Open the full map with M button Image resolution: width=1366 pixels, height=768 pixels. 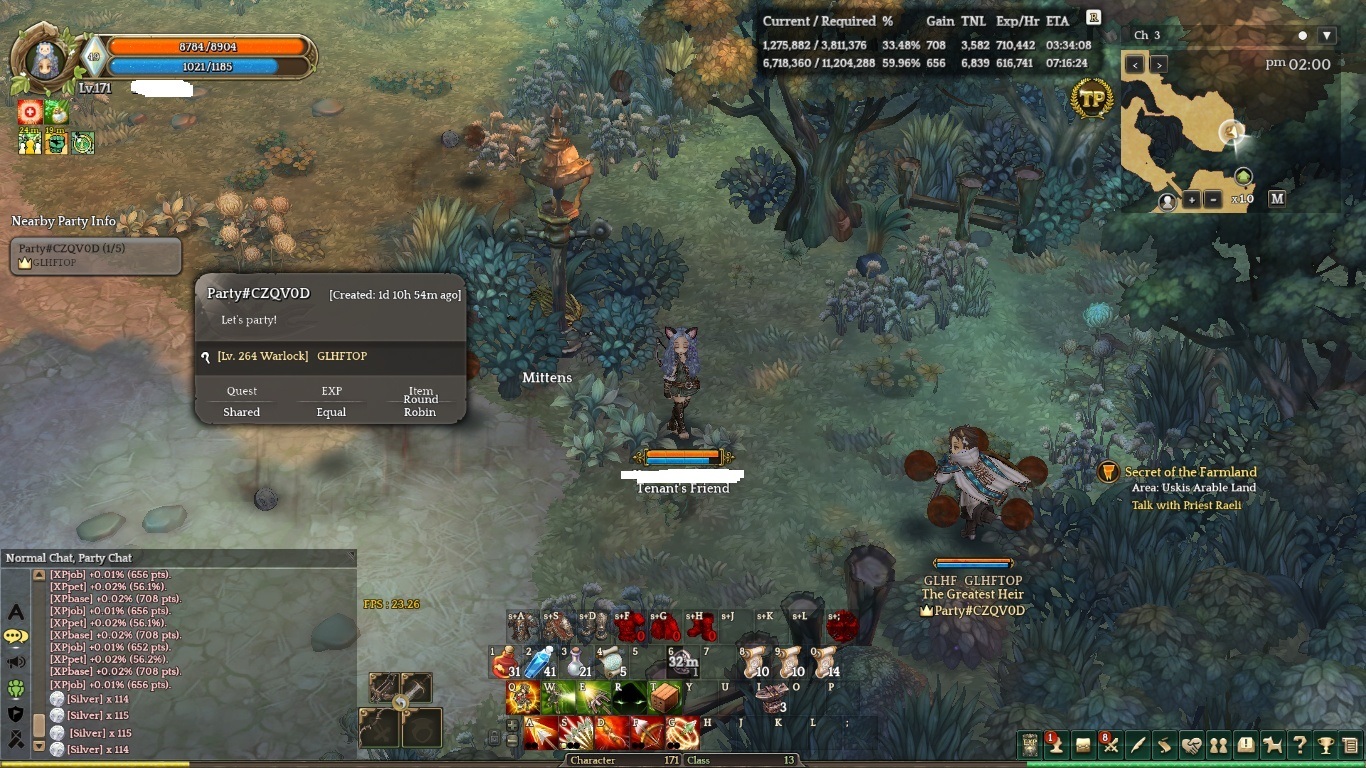pyautogui.click(x=1277, y=199)
